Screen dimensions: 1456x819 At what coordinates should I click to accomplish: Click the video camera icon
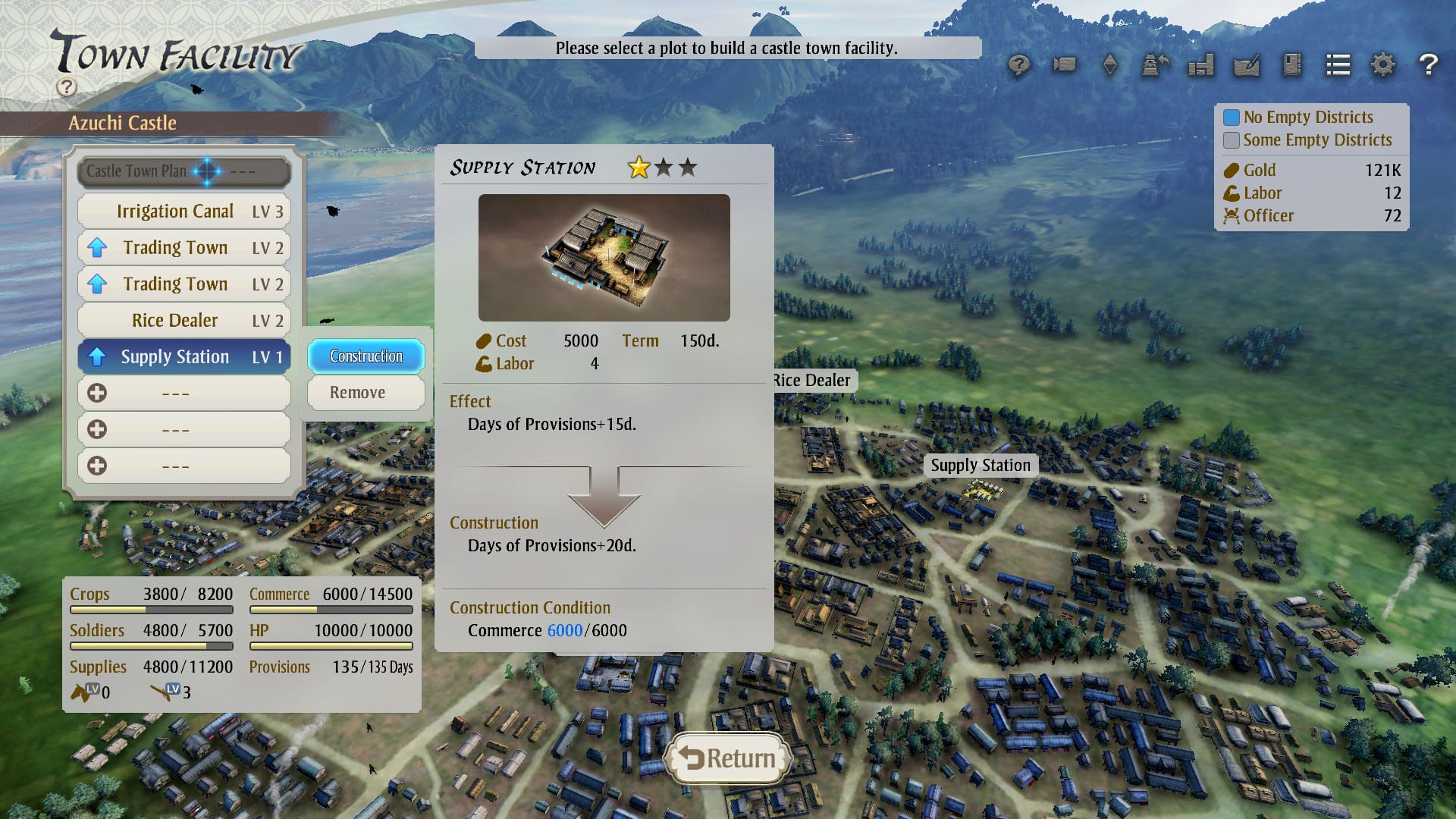(1064, 65)
